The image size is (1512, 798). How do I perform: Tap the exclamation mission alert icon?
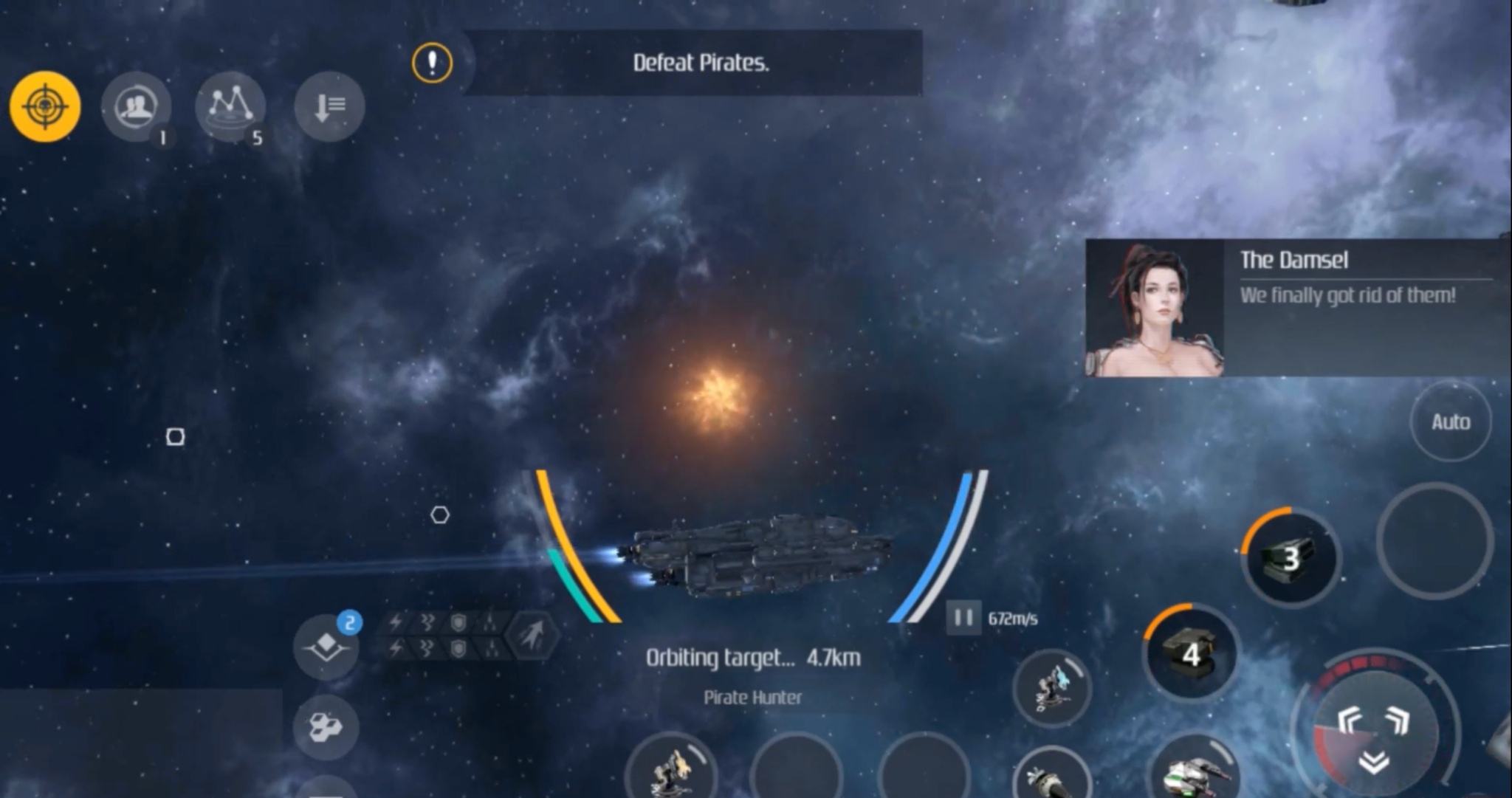coord(432,63)
